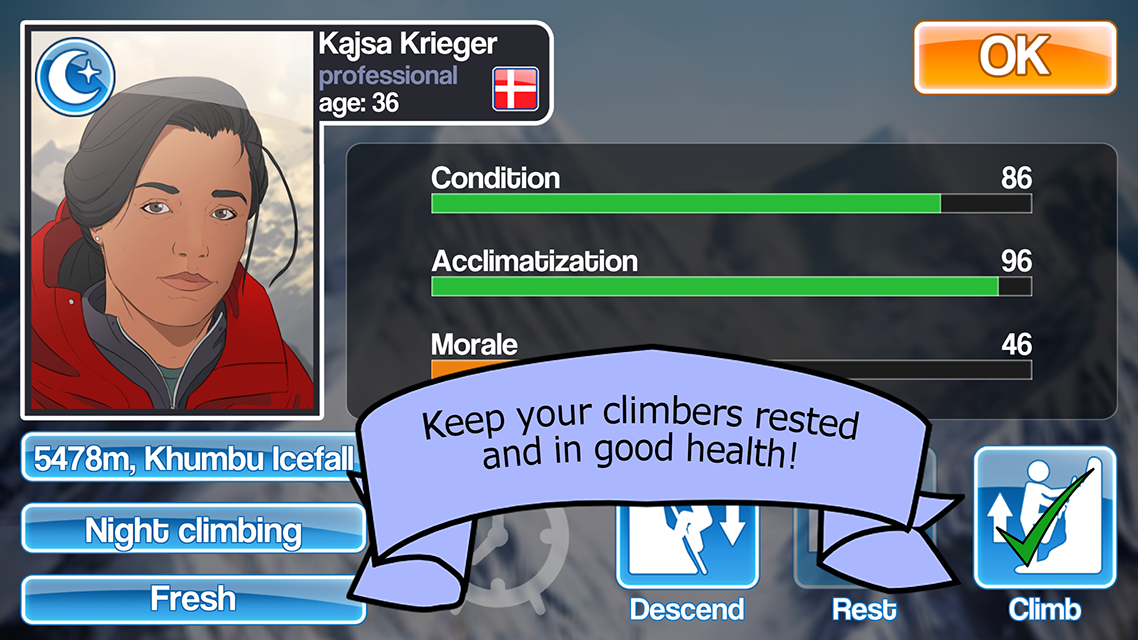Toggle the moon night-mode icon
Viewport: 1138px width, 640px height.
[75, 76]
